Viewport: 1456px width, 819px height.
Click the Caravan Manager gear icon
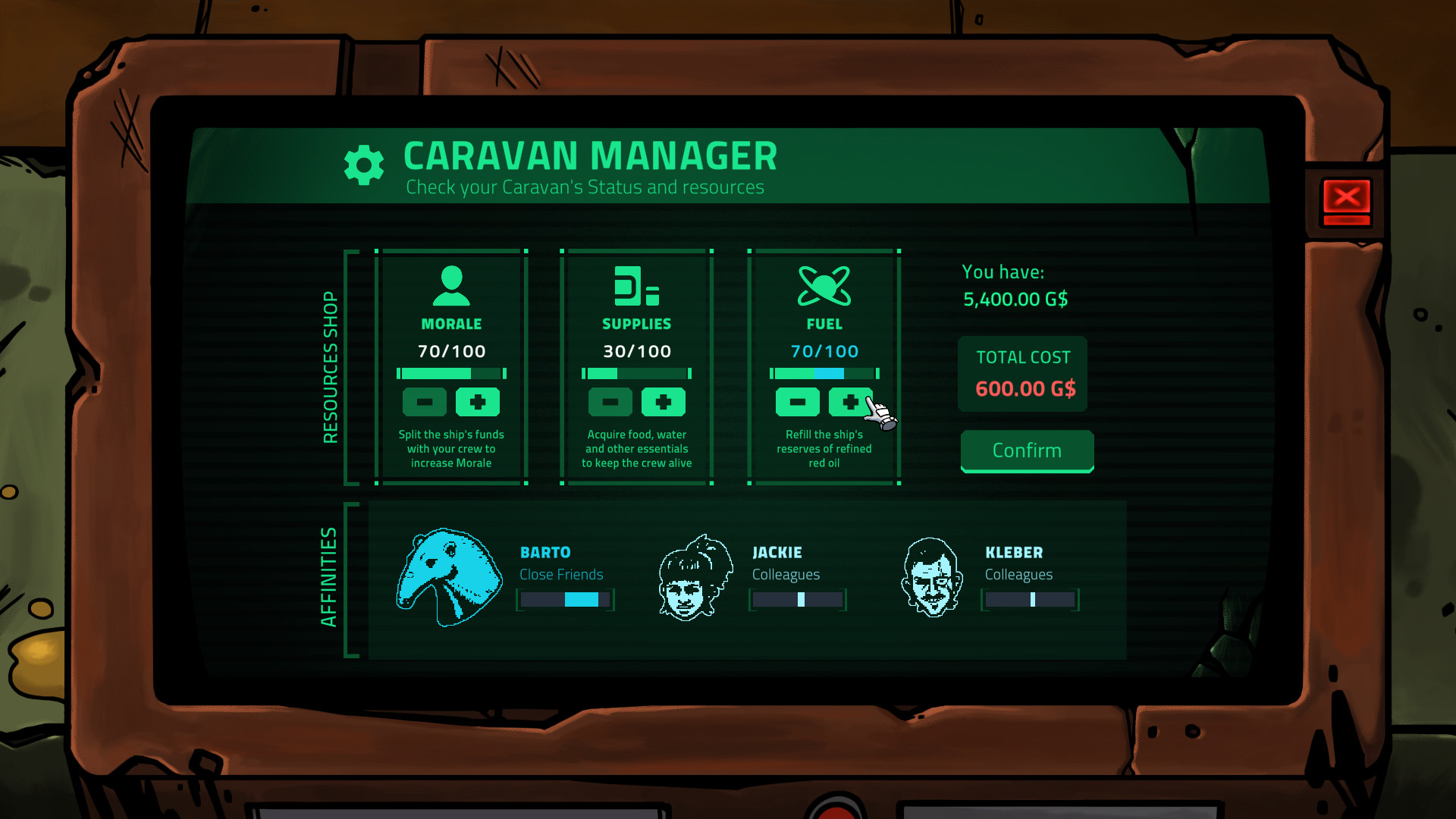tap(364, 164)
